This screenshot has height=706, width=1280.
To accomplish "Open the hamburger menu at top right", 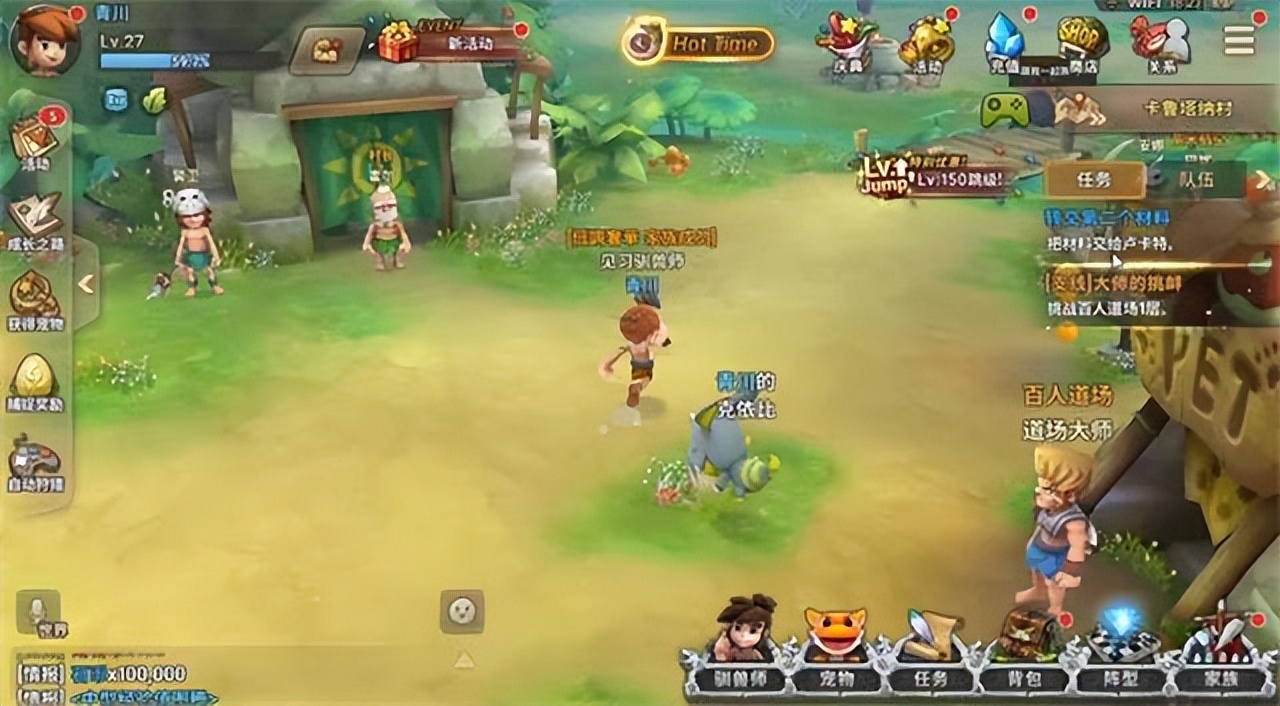I will point(1239,39).
